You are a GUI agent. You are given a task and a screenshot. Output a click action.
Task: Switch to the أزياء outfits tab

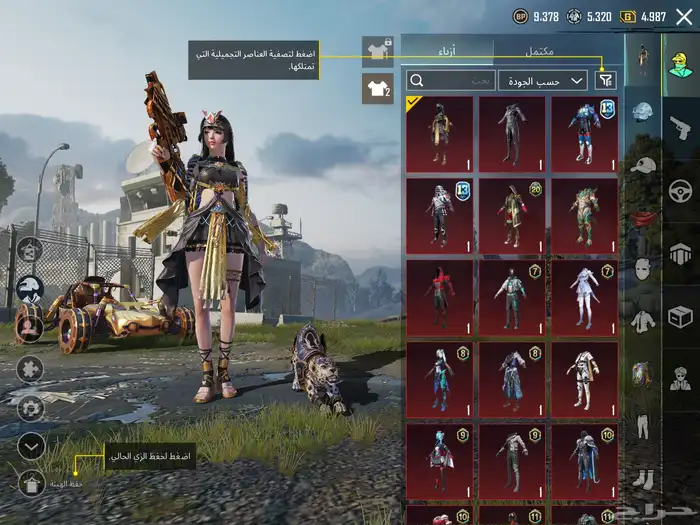pyautogui.click(x=448, y=50)
